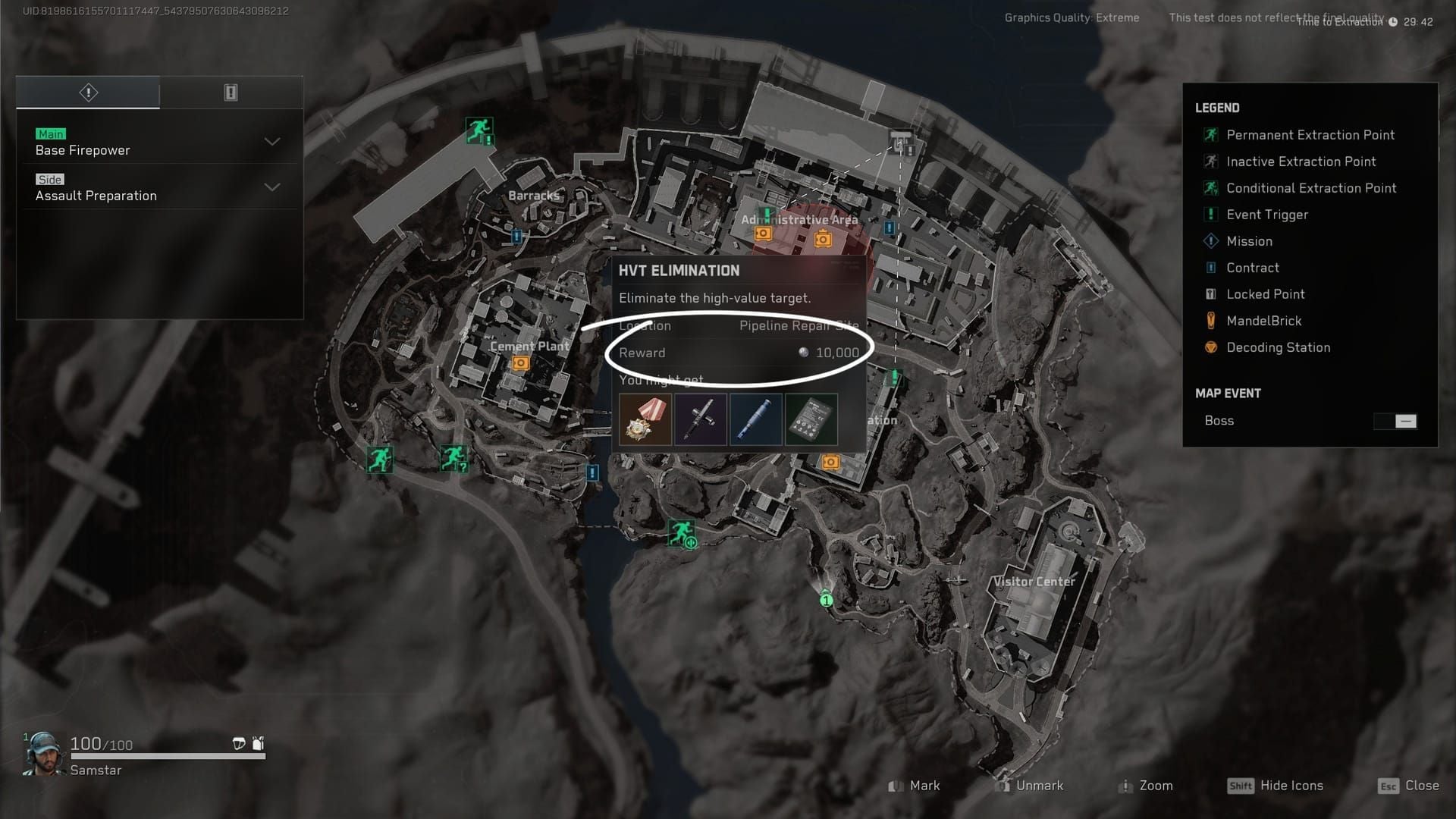The image size is (1456, 819).
Task: Click the Mission legend icon
Action: click(1211, 241)
